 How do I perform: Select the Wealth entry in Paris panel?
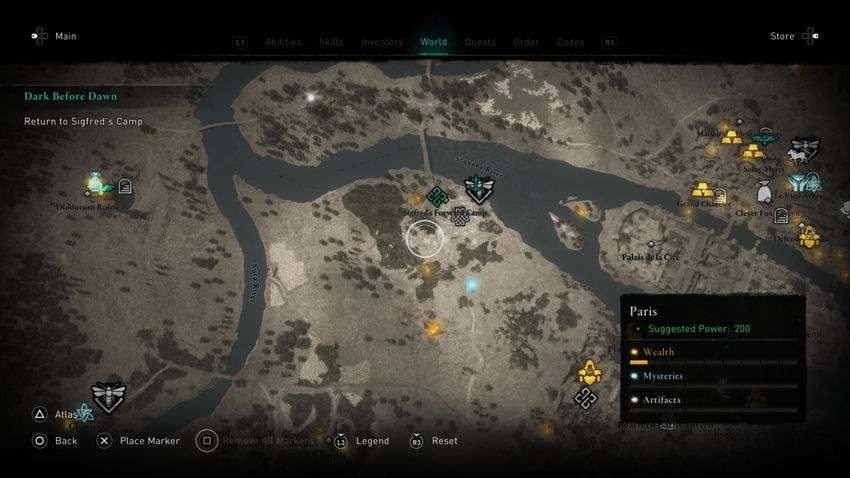pos(659,352)
